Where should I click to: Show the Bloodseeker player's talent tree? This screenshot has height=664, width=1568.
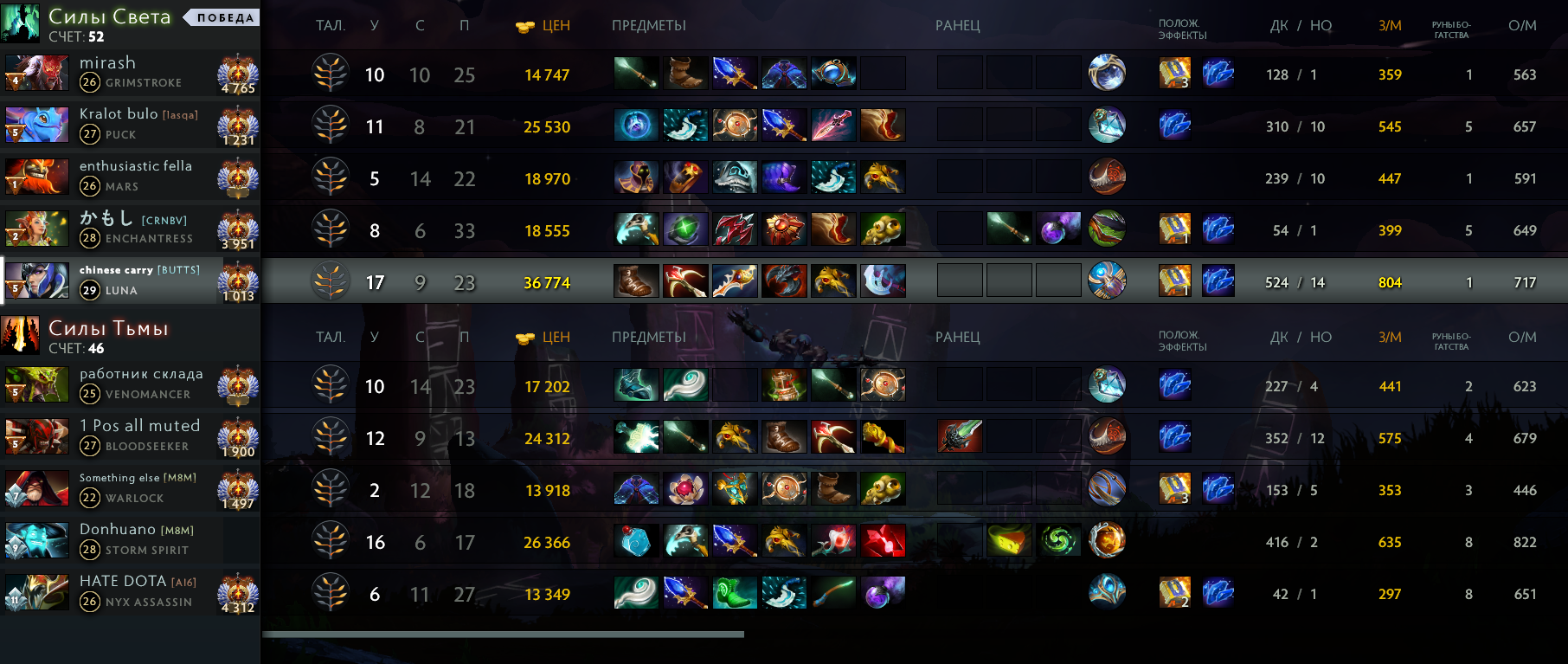tap(331, 438)
